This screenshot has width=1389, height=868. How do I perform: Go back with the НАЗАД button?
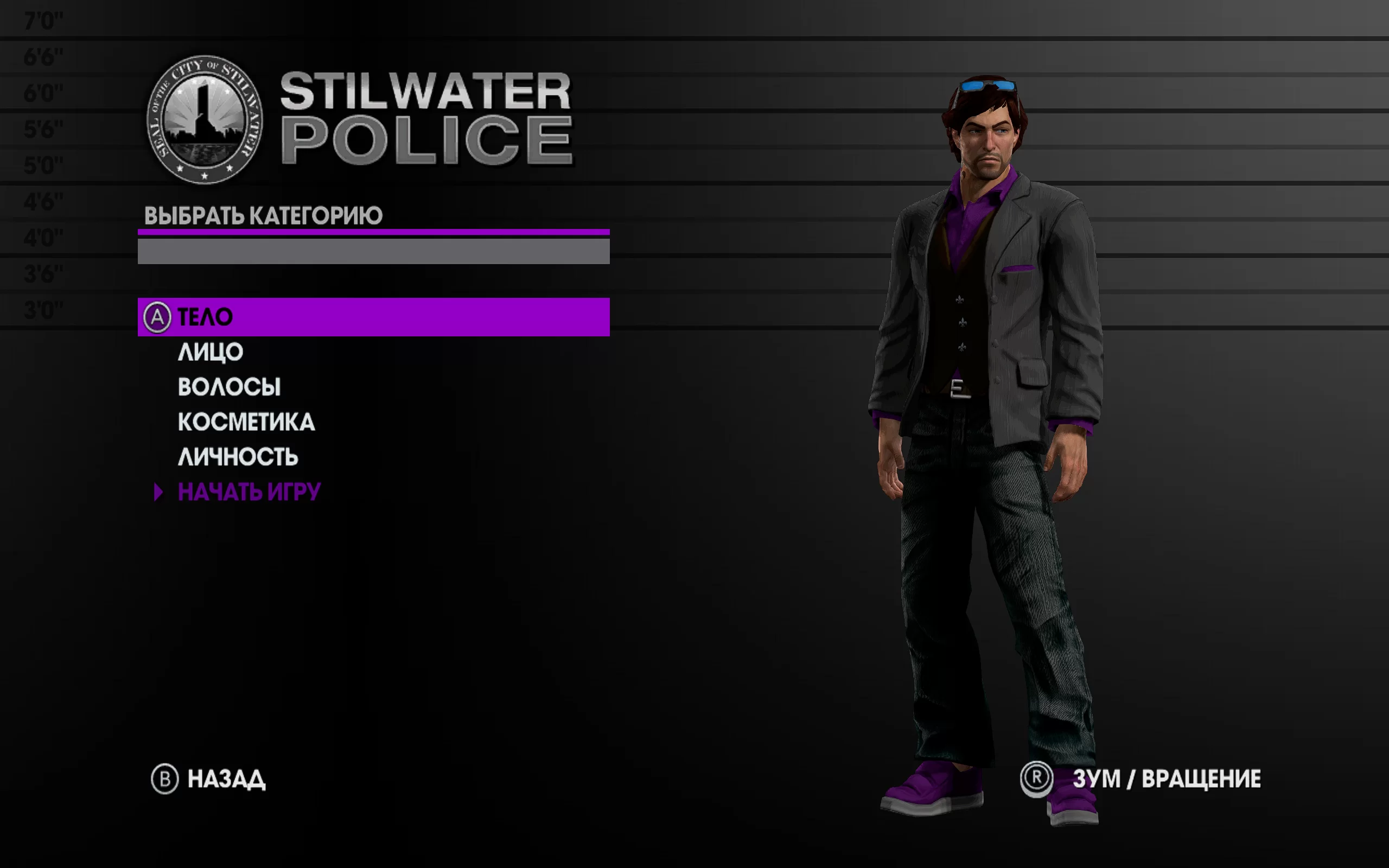tap(226, 779)
